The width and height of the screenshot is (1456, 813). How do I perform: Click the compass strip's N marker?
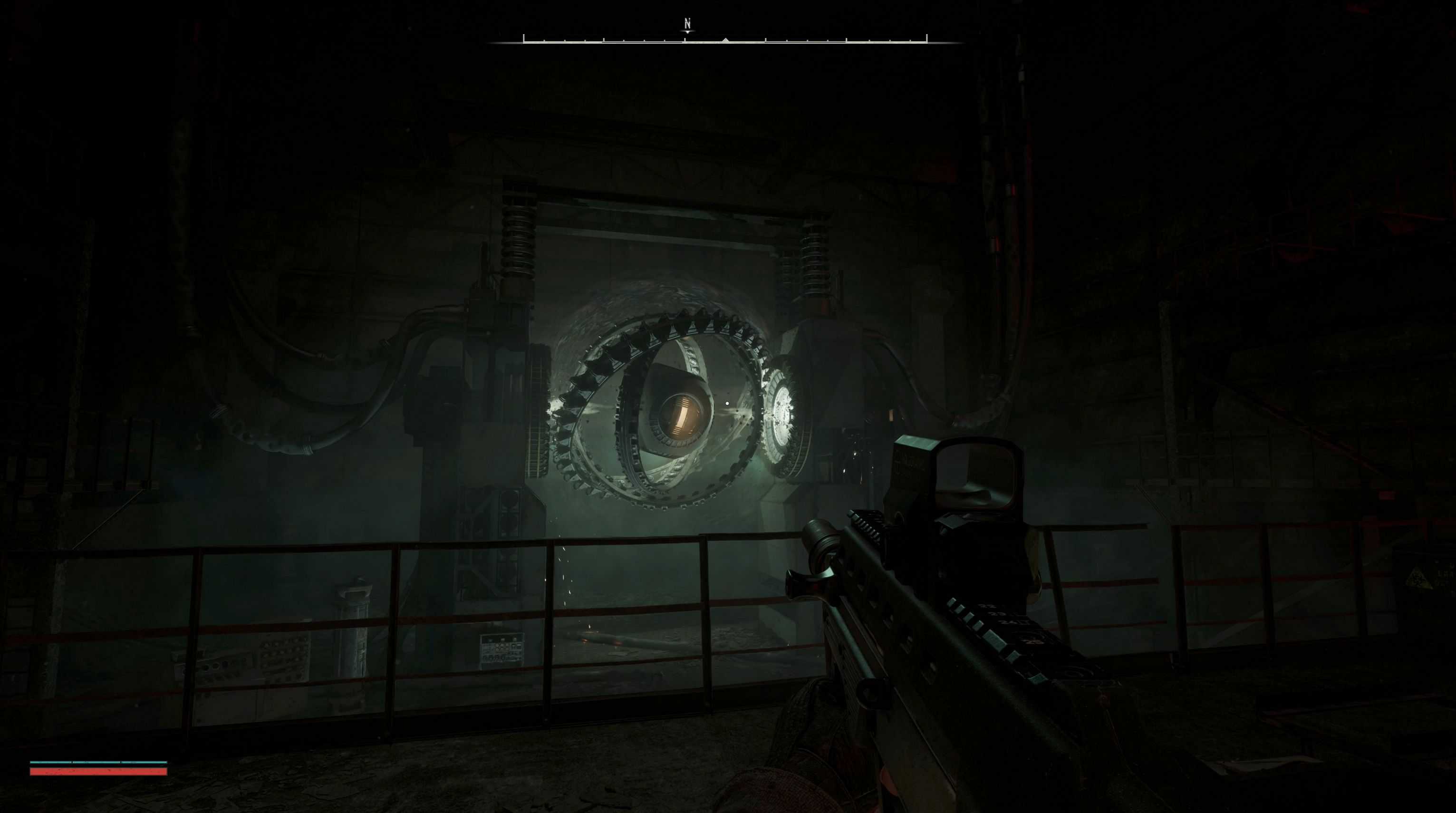[x=687, y=24]
